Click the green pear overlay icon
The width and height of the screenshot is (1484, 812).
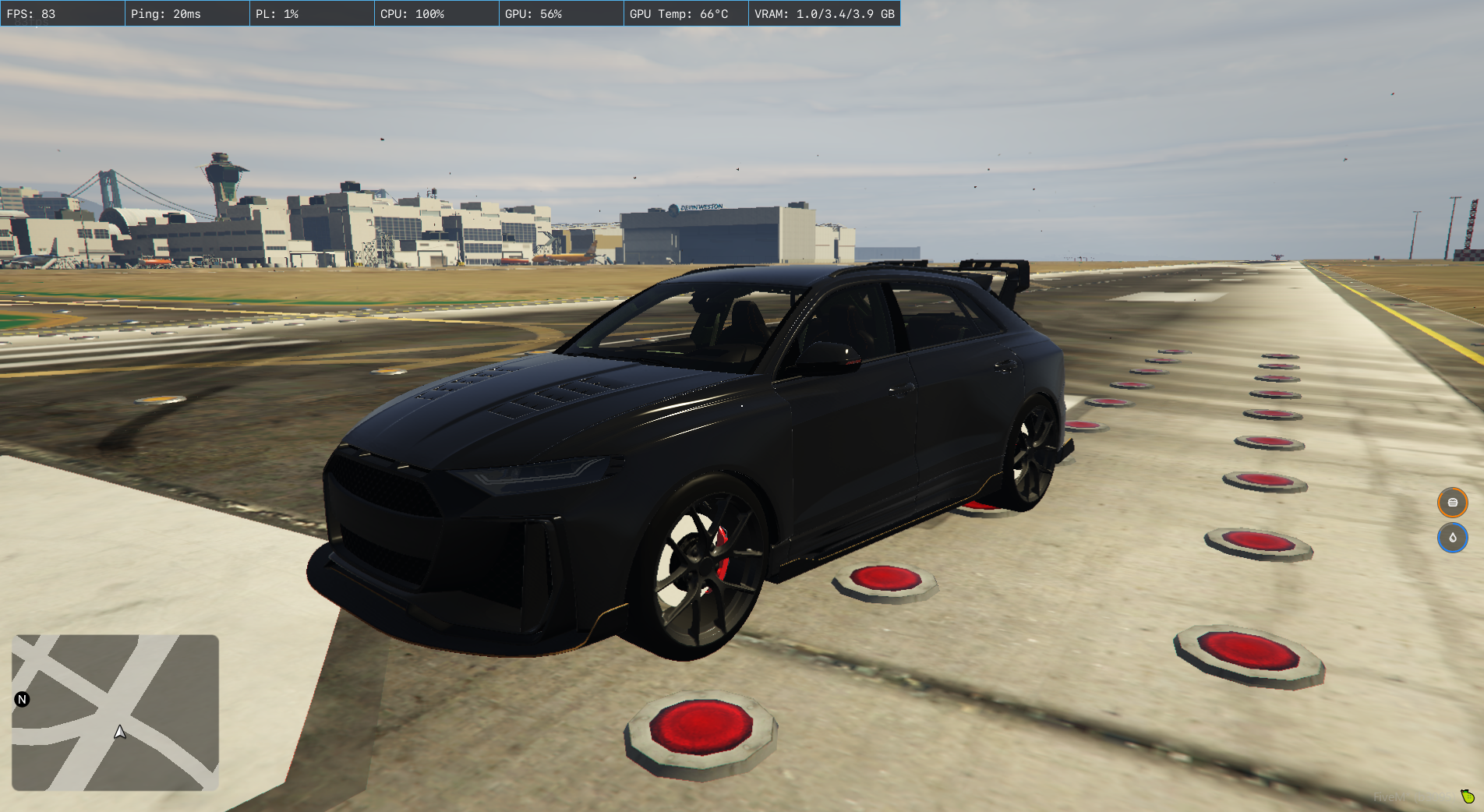click(1468, 796)
